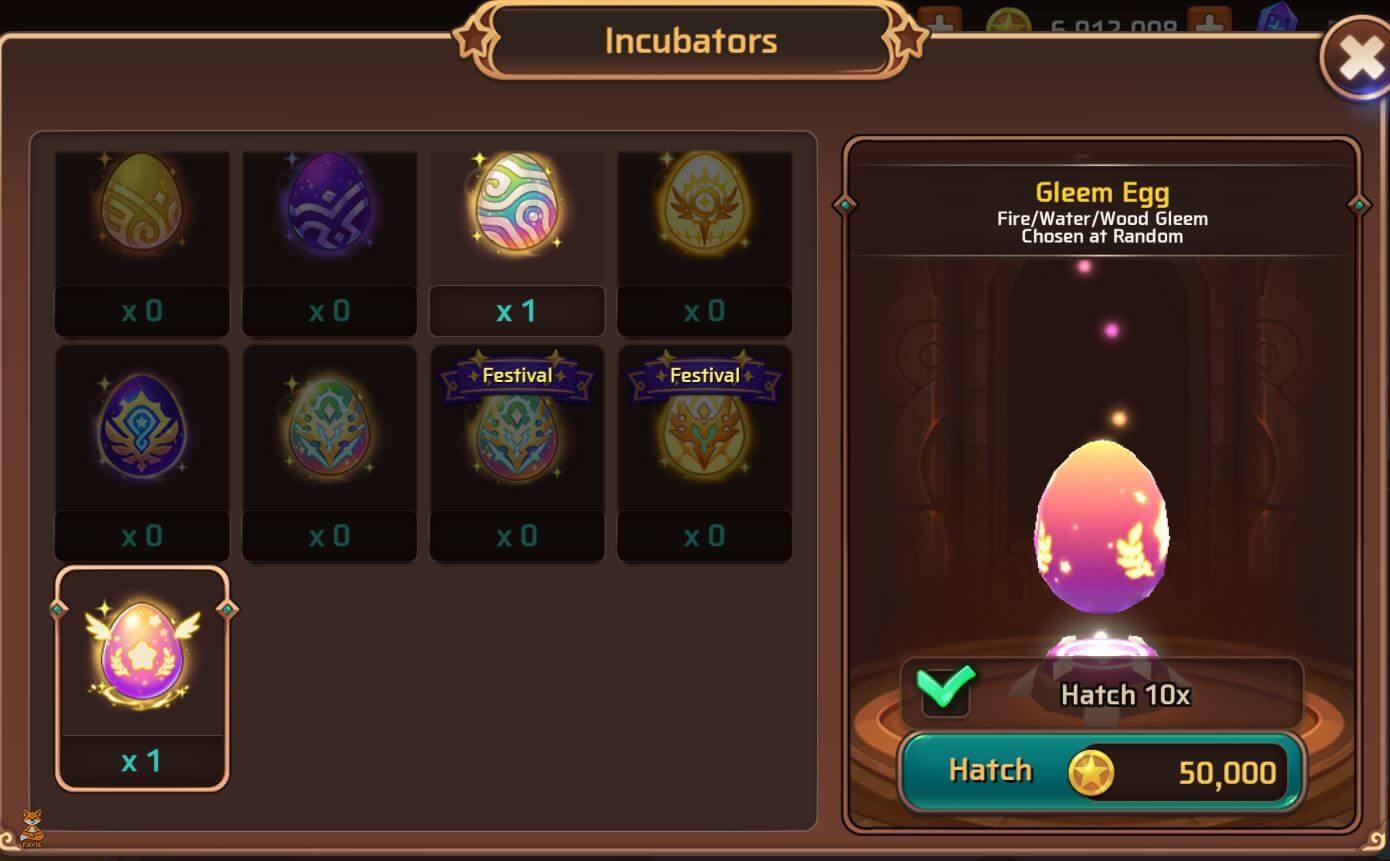The width and height of the screenshot is (1390, 861).
Task: Click the Incubators header banner
Action: pos(690,40)
